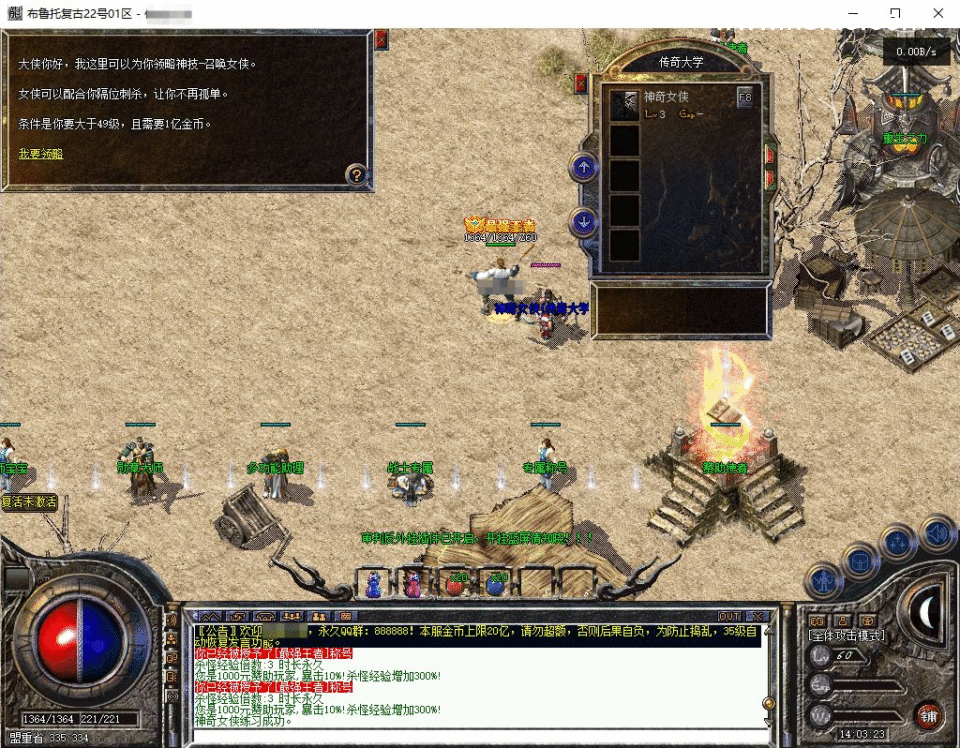Page down the skill list arrow
960x748 pixels.
coord(584,222)
